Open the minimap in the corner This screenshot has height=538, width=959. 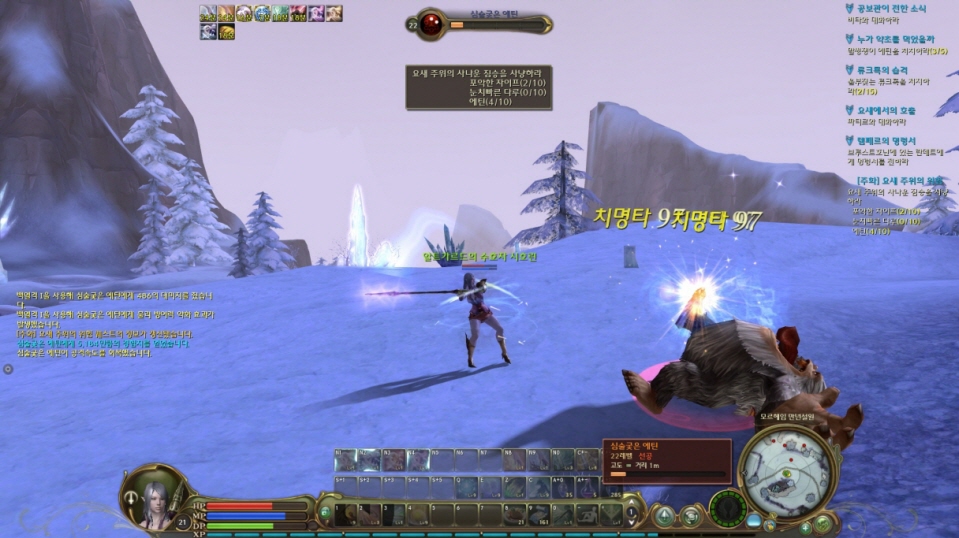pos(788,471)
